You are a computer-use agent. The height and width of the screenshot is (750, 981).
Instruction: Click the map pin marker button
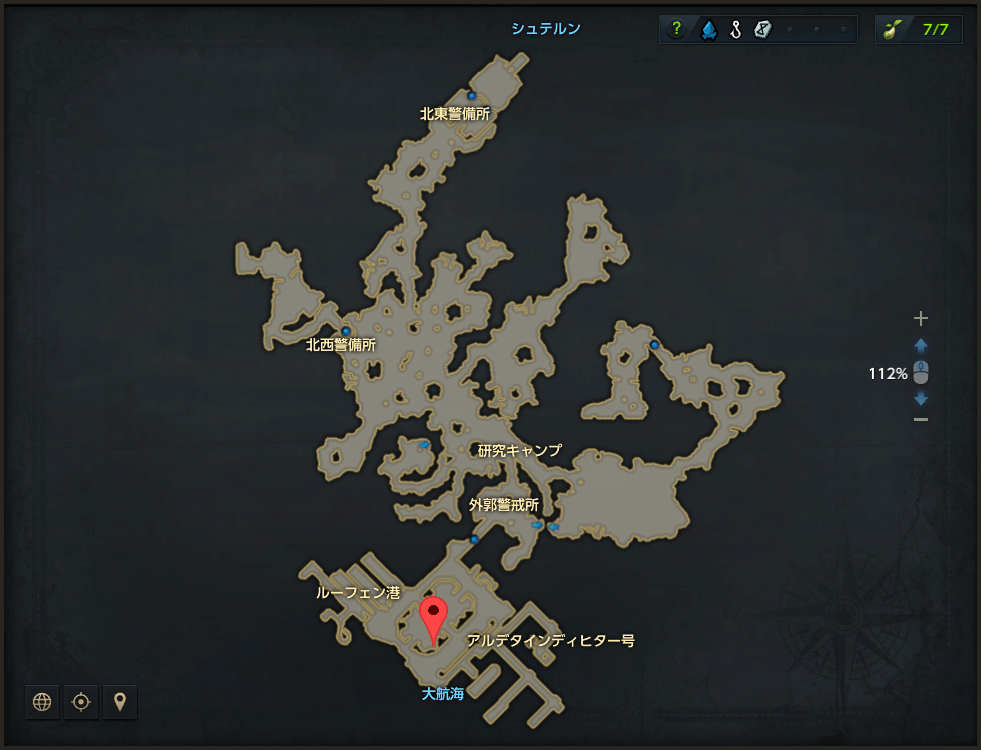(120, 702)
